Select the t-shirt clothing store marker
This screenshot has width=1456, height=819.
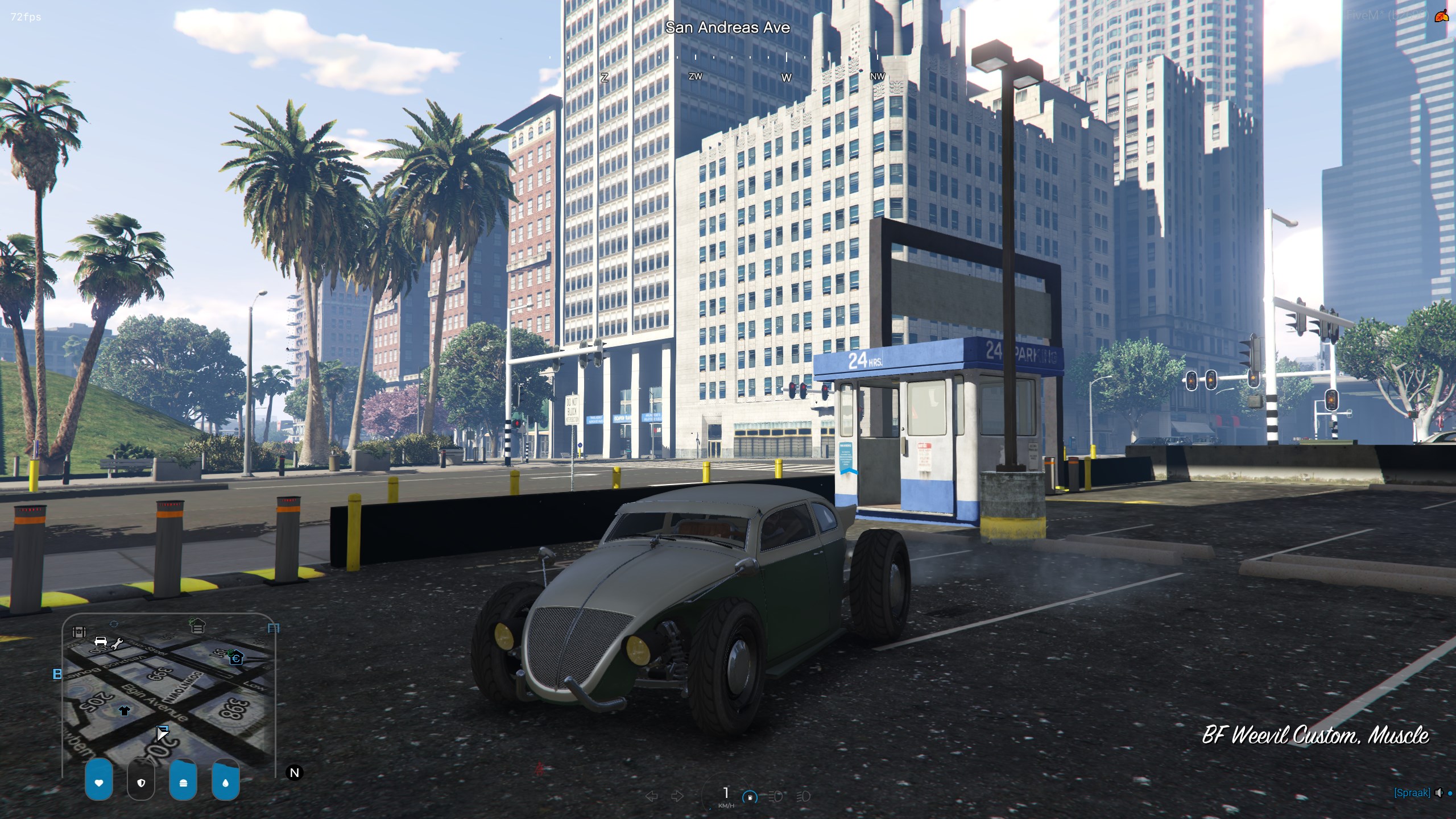coord(125,710)
